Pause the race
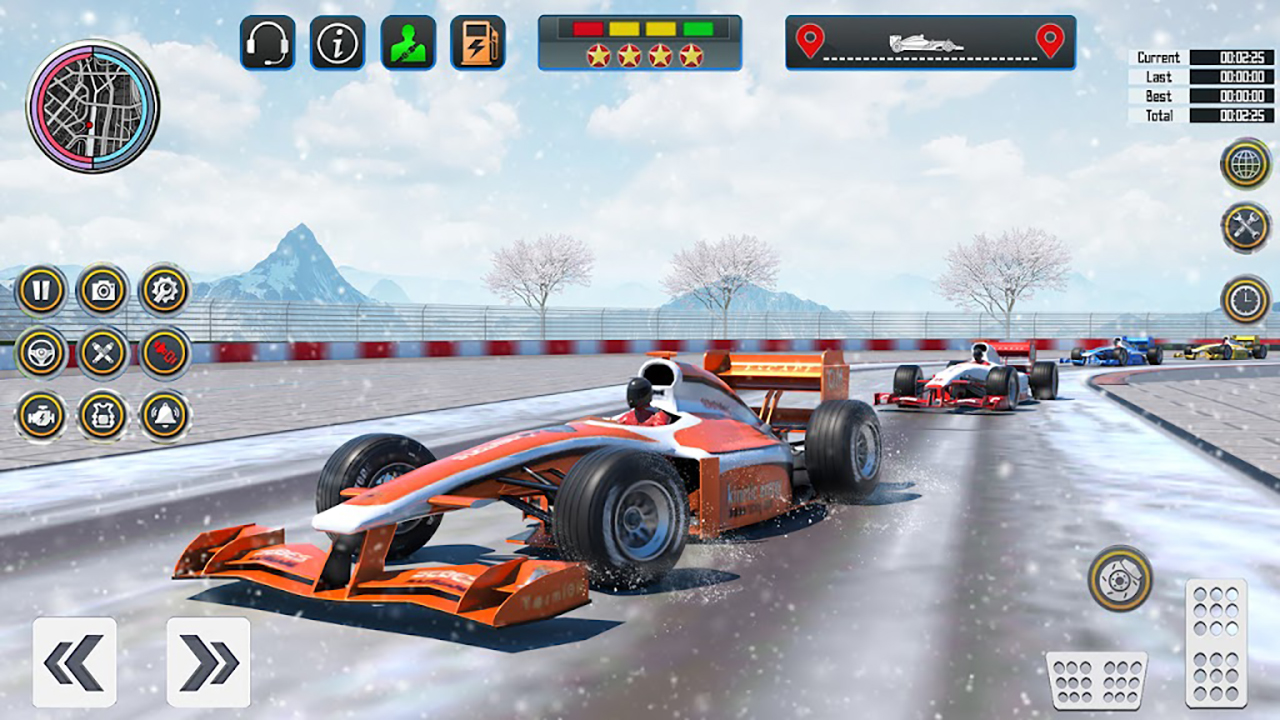Image resolution: width=1280 pixels, height=720 pixels. point(40,290)
